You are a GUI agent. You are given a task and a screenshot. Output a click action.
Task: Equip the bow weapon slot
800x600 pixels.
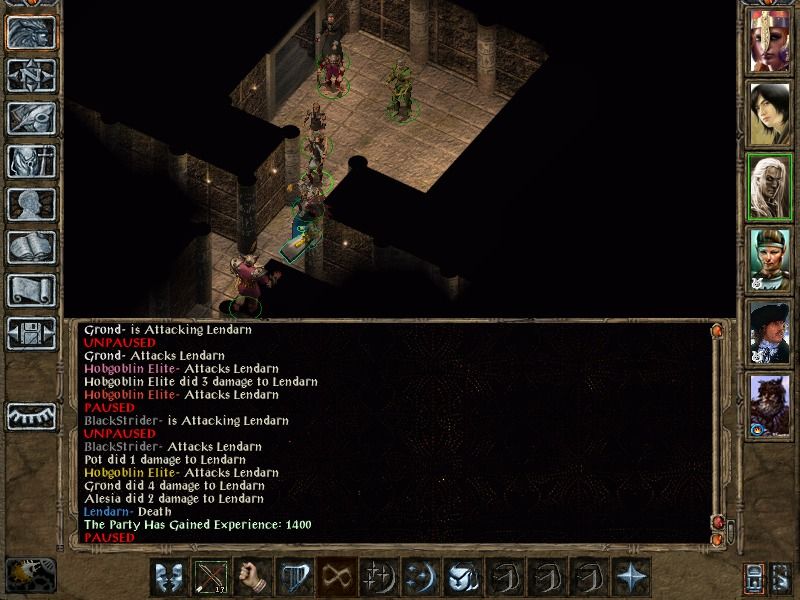click(x=211, y=578)
